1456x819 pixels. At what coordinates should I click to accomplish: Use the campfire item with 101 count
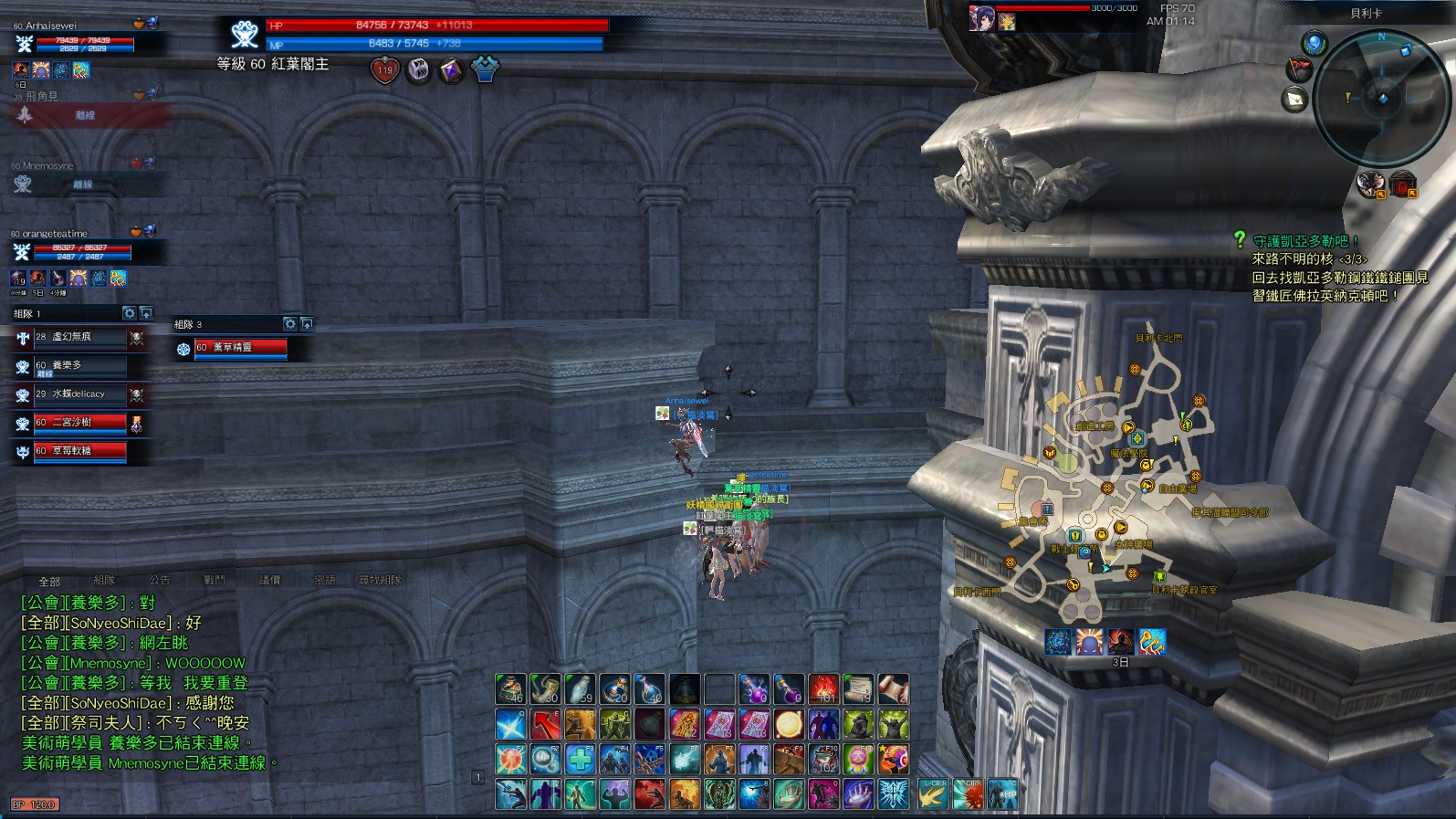pyautogui.click(x=823, y=689)
